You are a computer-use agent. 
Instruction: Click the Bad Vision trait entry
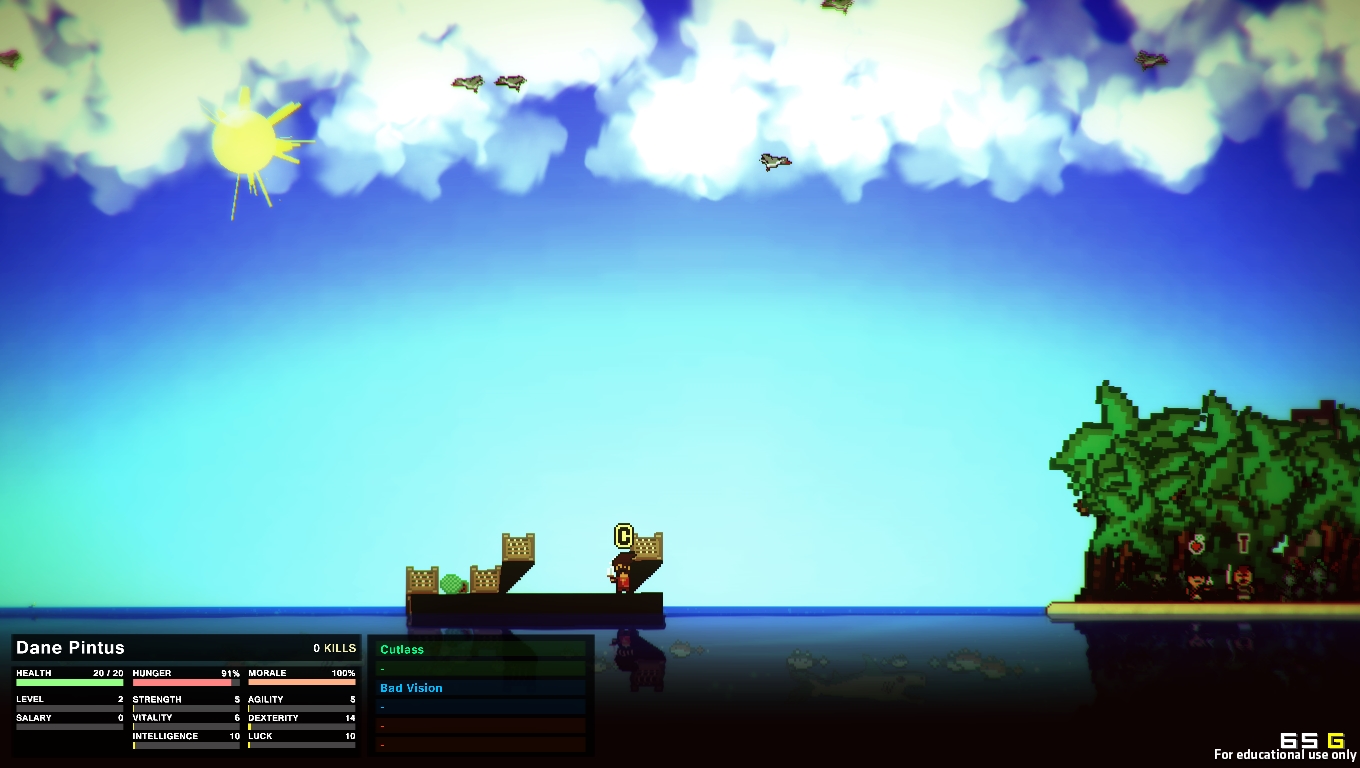tap(411, 688)
